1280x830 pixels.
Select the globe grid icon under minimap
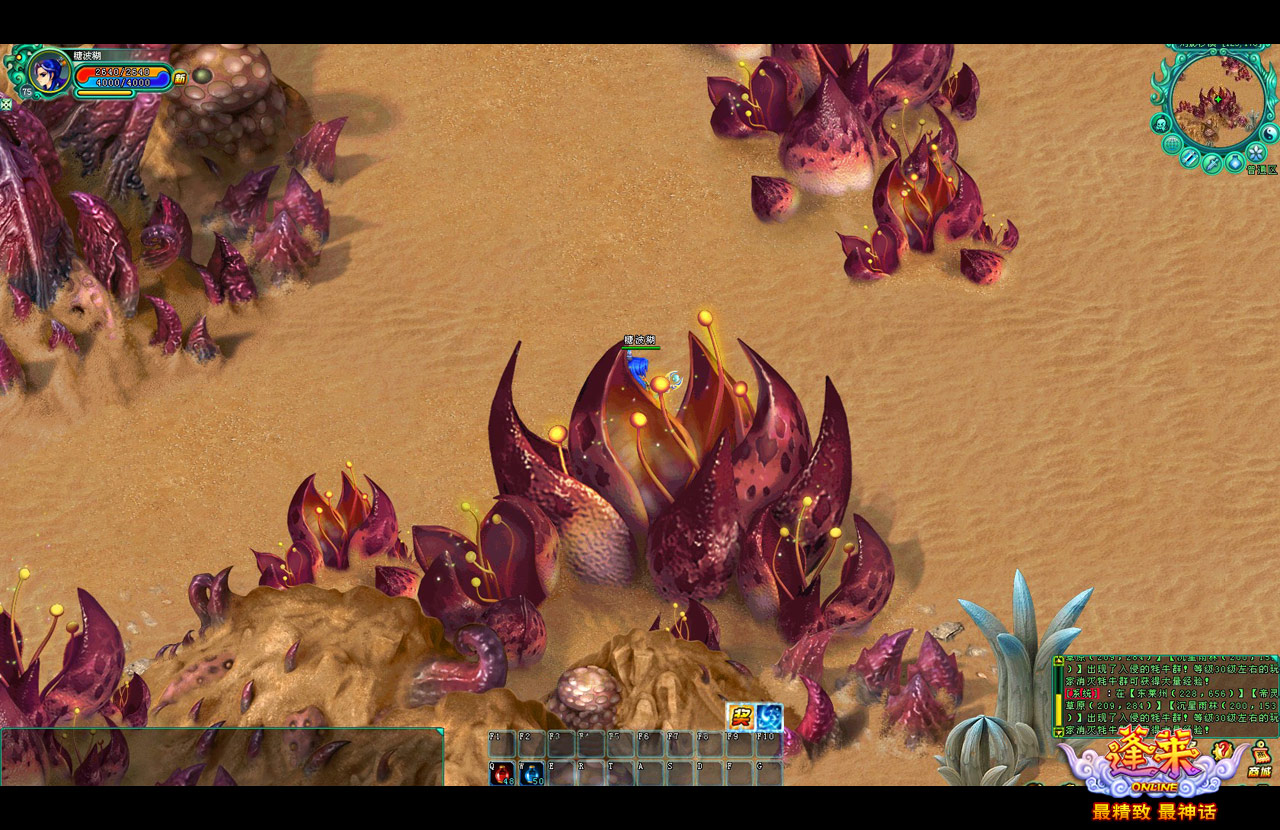click(1172, 144)
